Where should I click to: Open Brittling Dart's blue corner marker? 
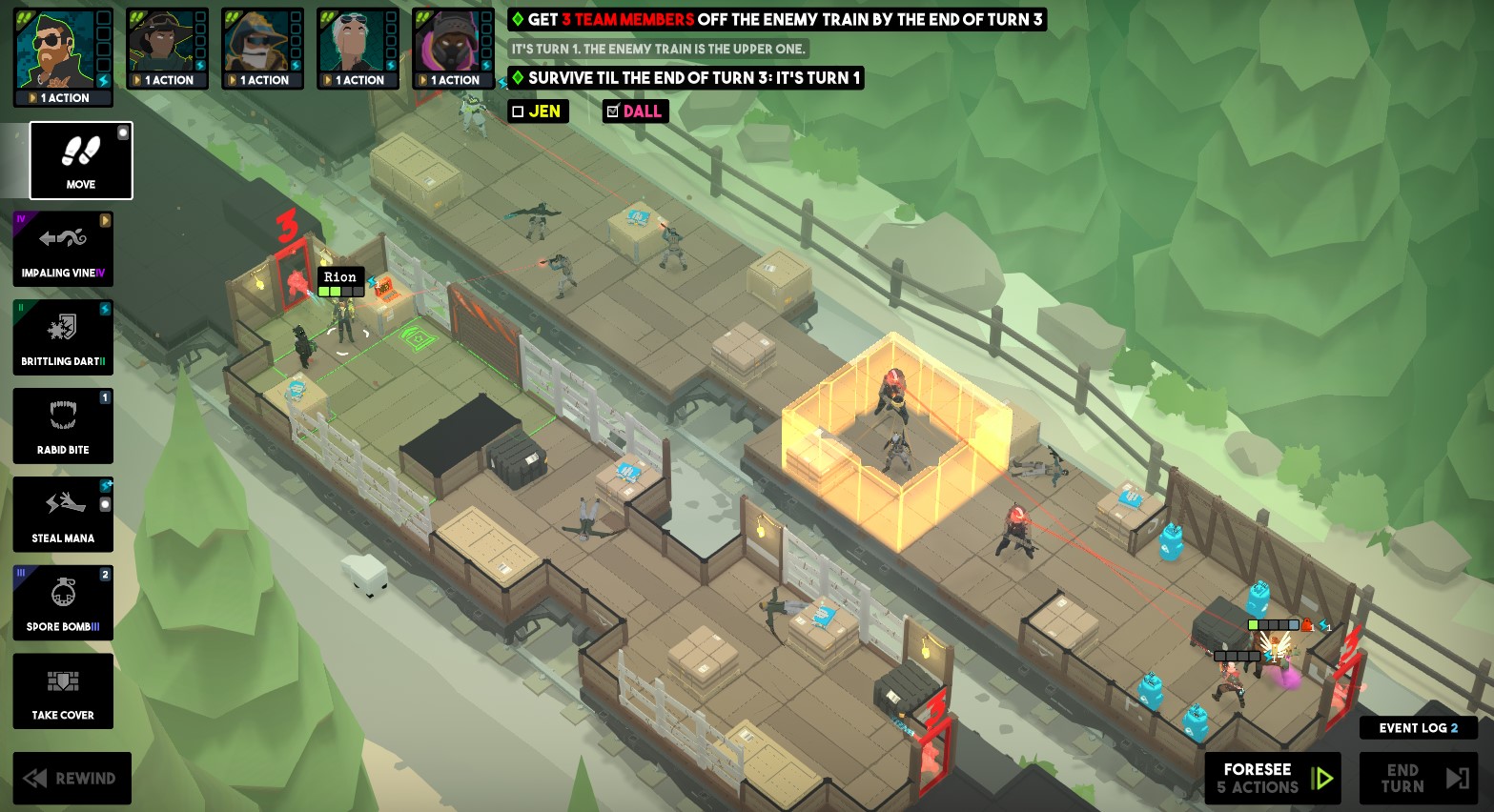[105, 309]
